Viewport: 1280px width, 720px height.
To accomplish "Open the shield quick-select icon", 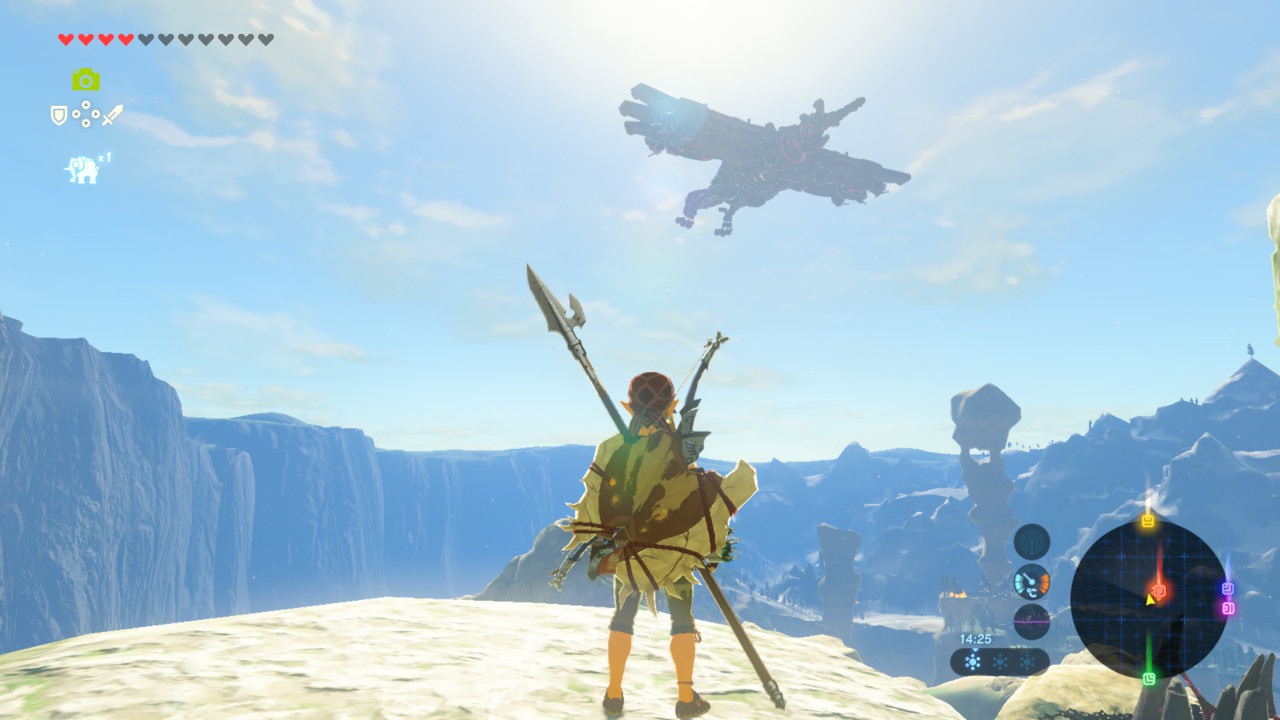I will [x=59, y=115].
